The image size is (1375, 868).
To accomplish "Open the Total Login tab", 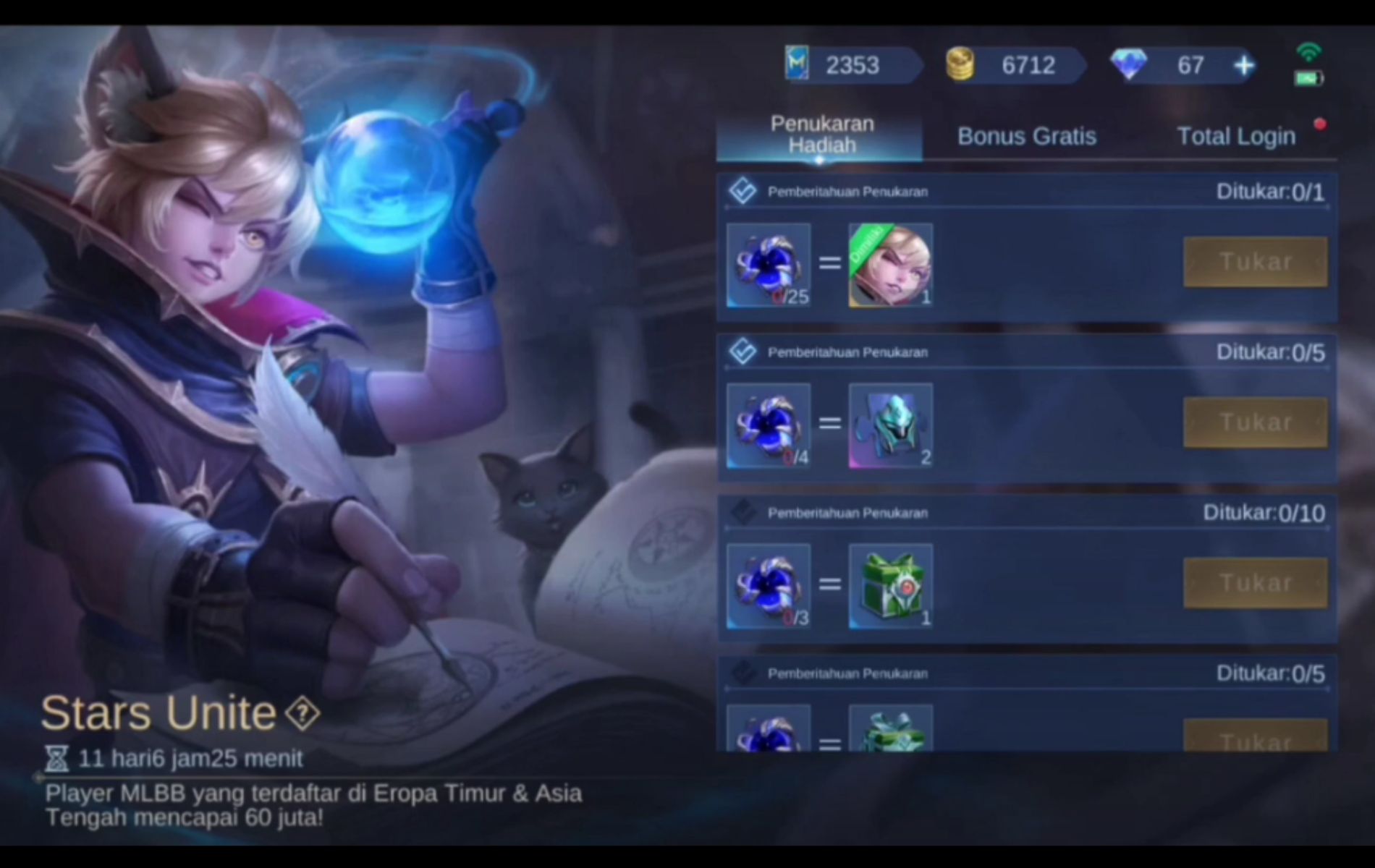I will click(1236, 136).
